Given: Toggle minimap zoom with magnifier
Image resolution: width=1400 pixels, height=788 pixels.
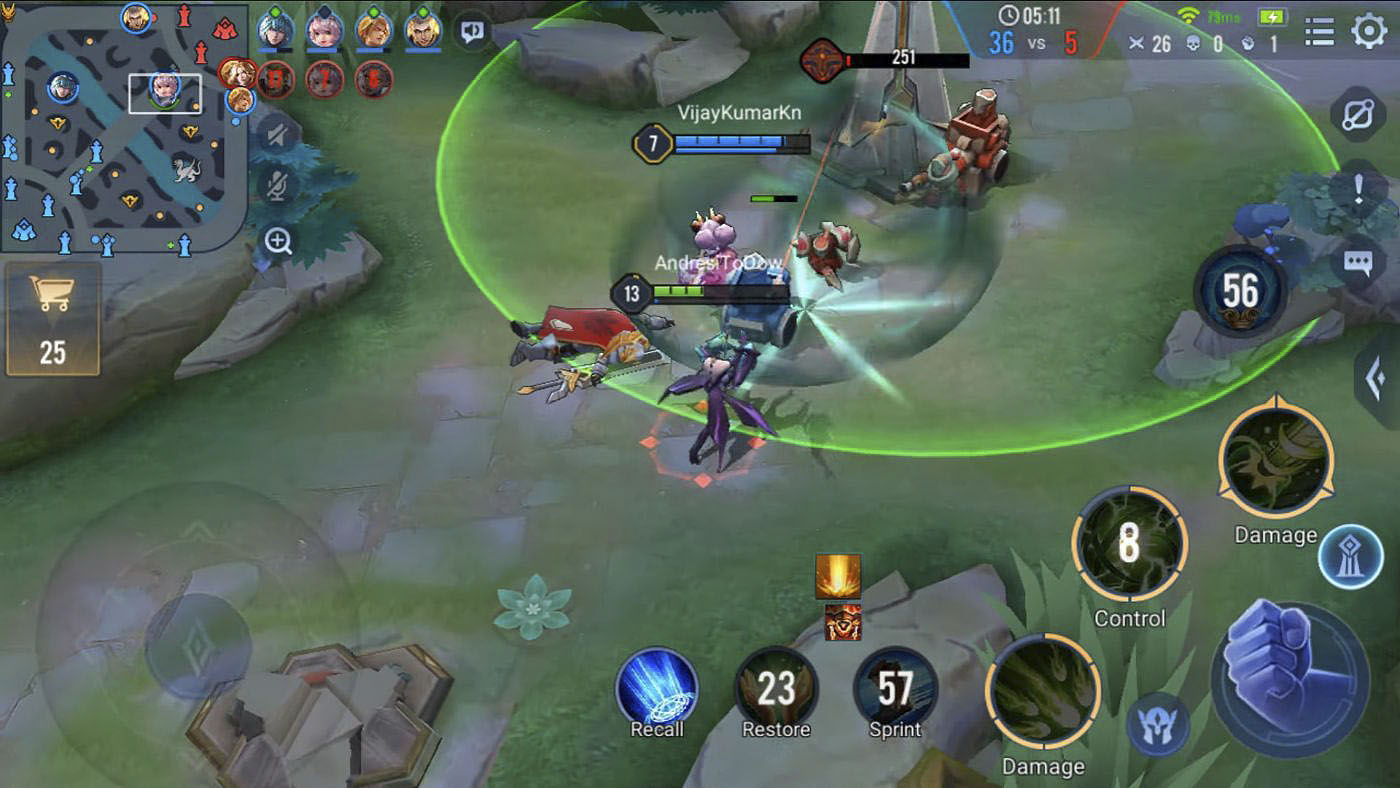Looking at the screenshot, I should [x=276, y=242].
